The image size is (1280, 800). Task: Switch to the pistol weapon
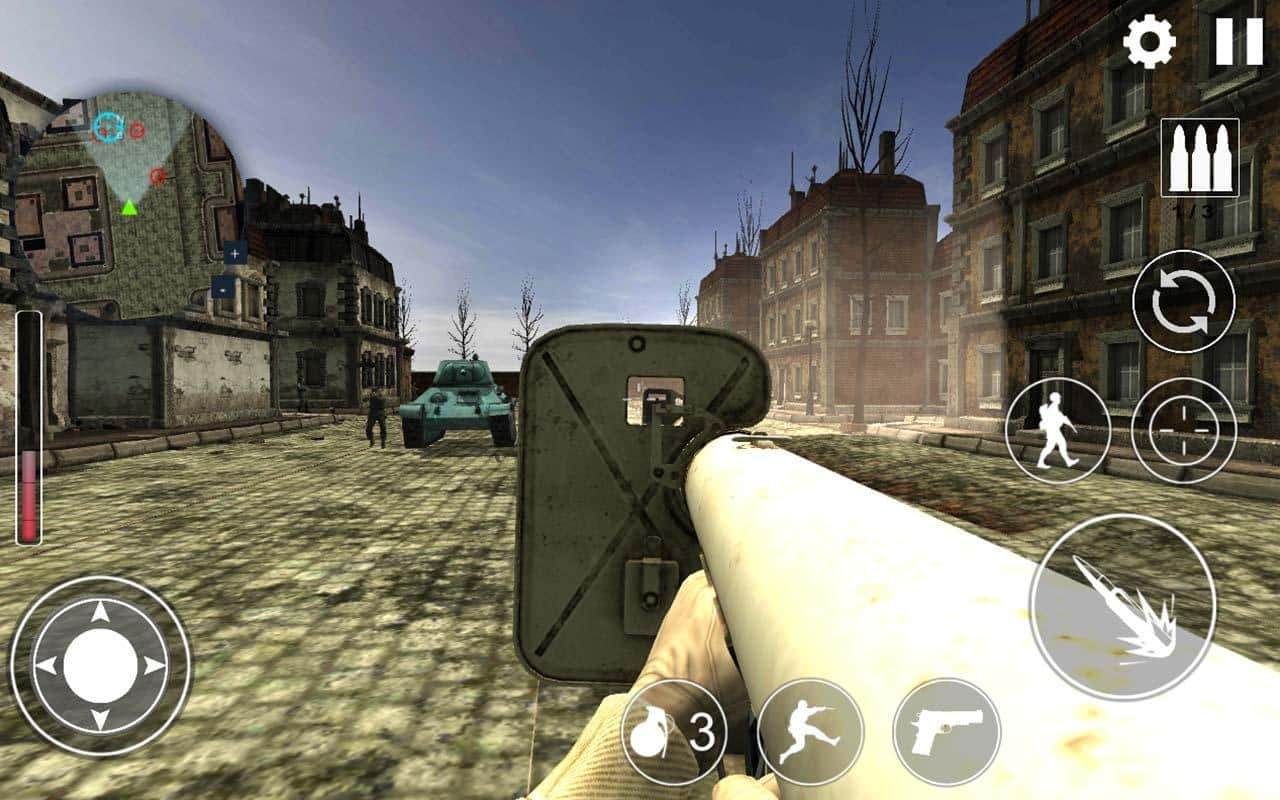pos(946,732)
